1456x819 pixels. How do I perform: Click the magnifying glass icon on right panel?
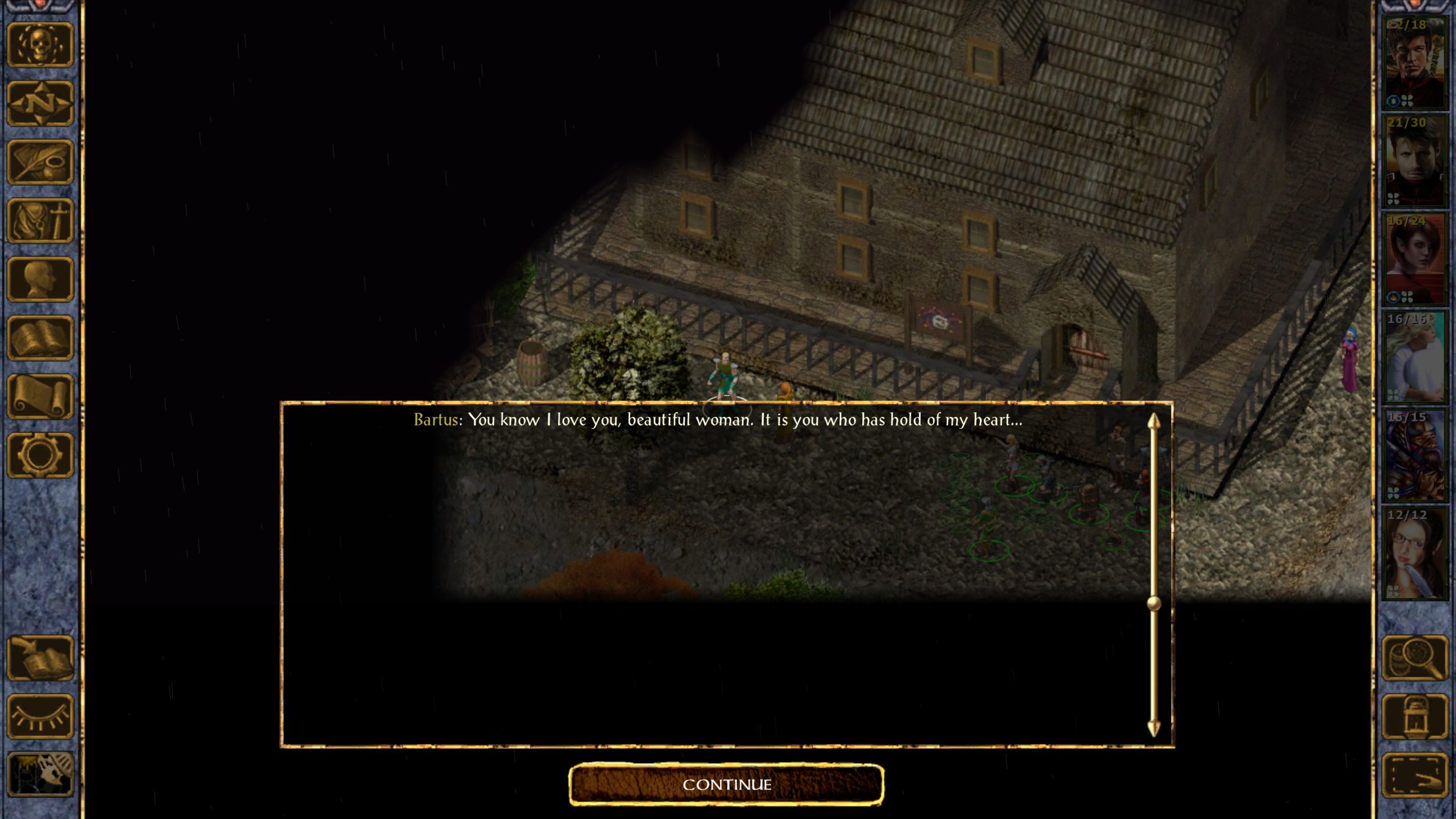coord(1414,658)
